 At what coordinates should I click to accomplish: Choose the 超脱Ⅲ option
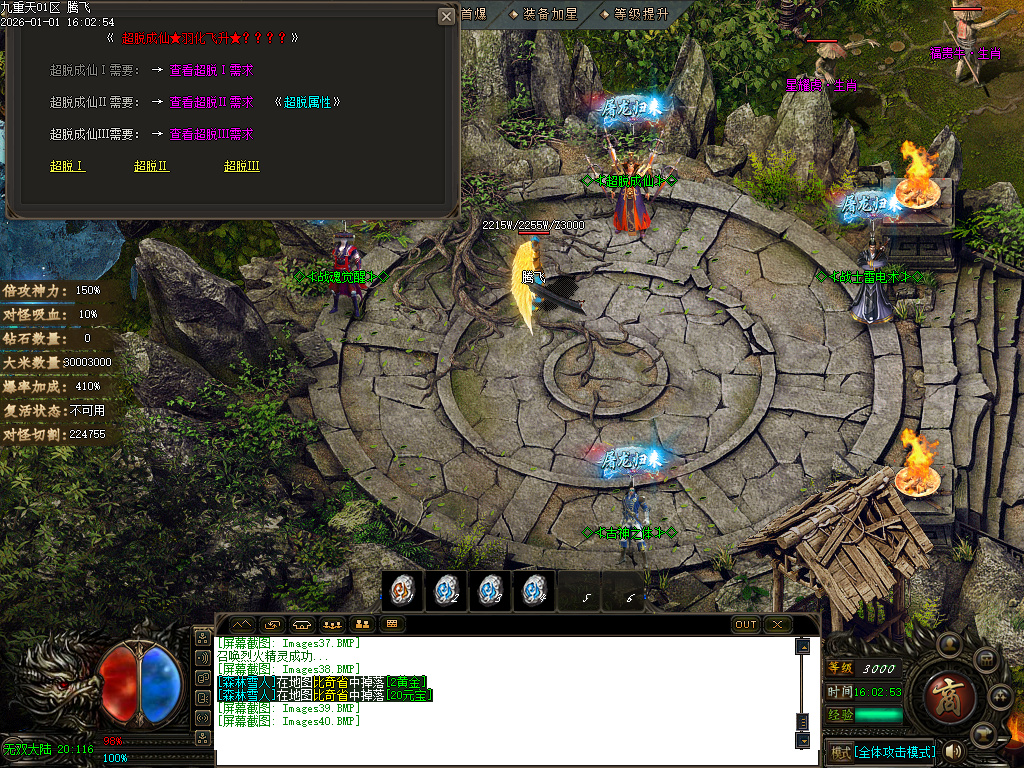[x=241, y=166]
